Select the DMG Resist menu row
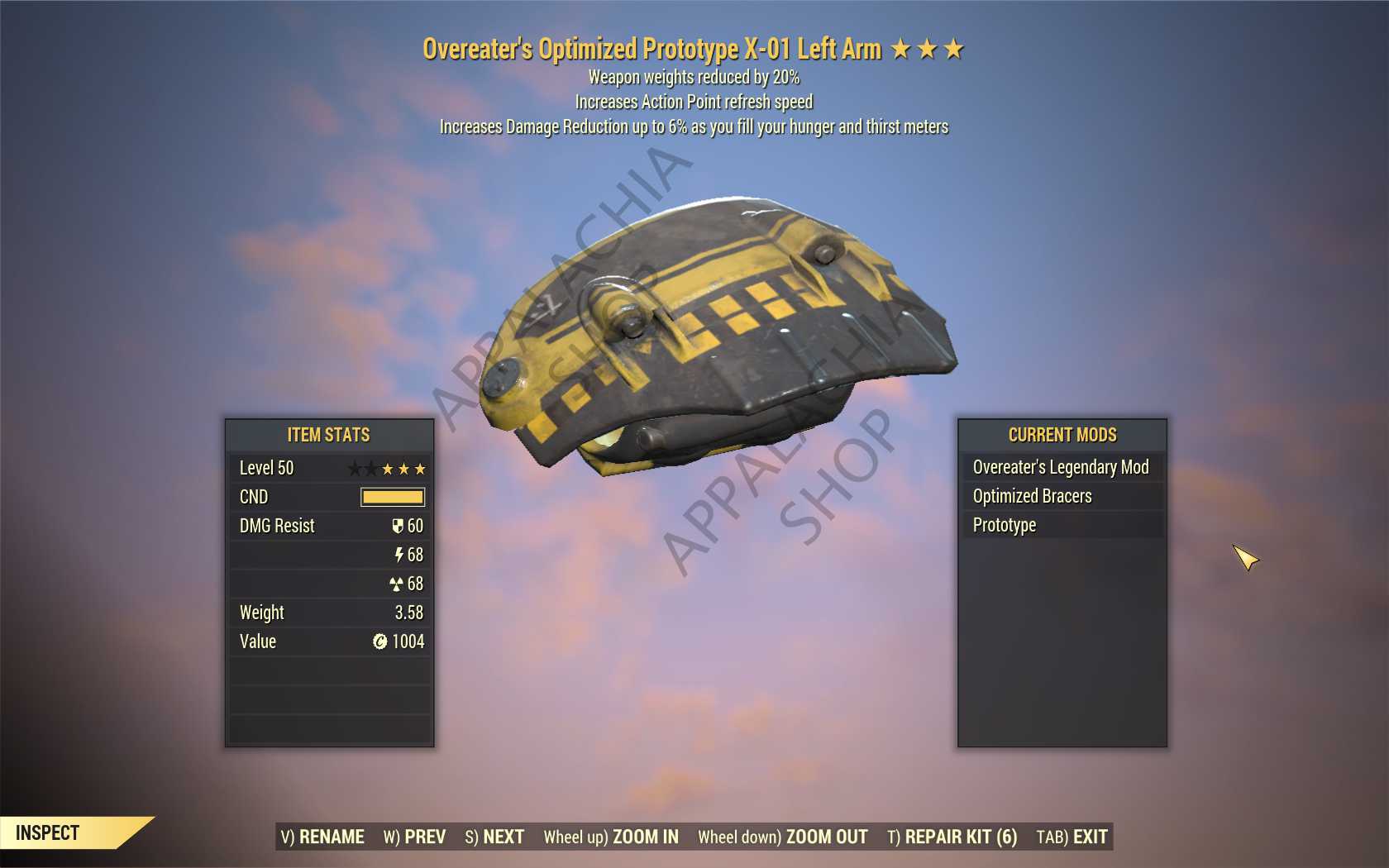The image size is (1389, 868). tap(329, 526)
